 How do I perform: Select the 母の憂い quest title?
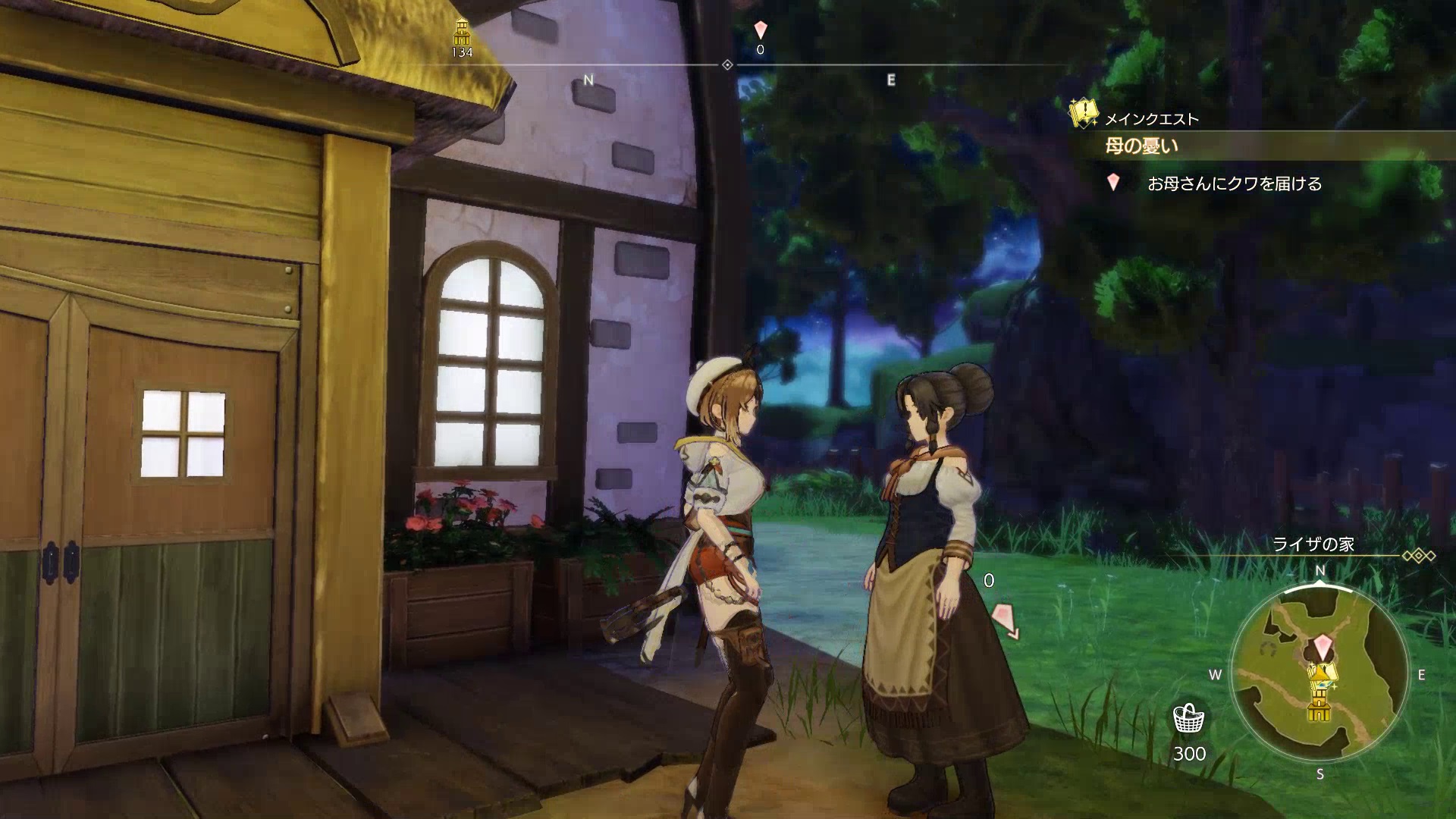(1141, 146)
